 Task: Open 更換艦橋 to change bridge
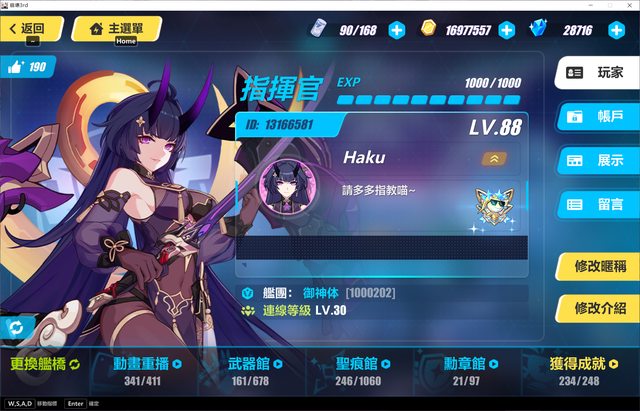click(x=45, y=364)
